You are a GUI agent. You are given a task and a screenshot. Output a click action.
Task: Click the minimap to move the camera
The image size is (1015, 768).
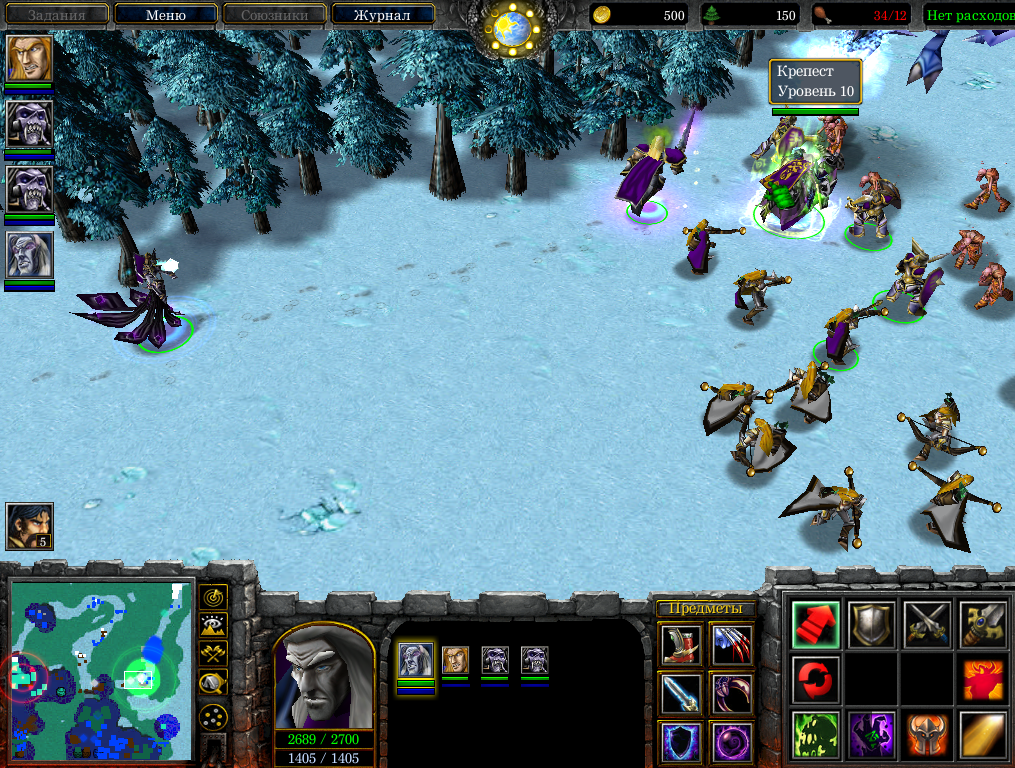pos(100,672)
